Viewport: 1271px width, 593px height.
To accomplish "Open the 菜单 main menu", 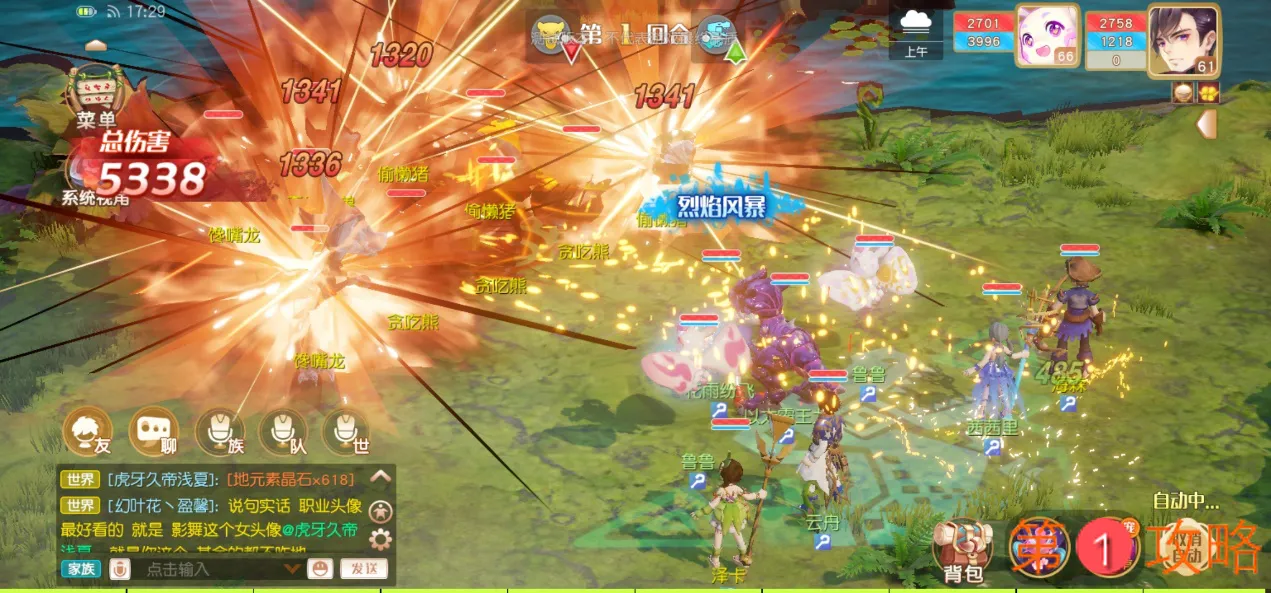I will point(94,95).
